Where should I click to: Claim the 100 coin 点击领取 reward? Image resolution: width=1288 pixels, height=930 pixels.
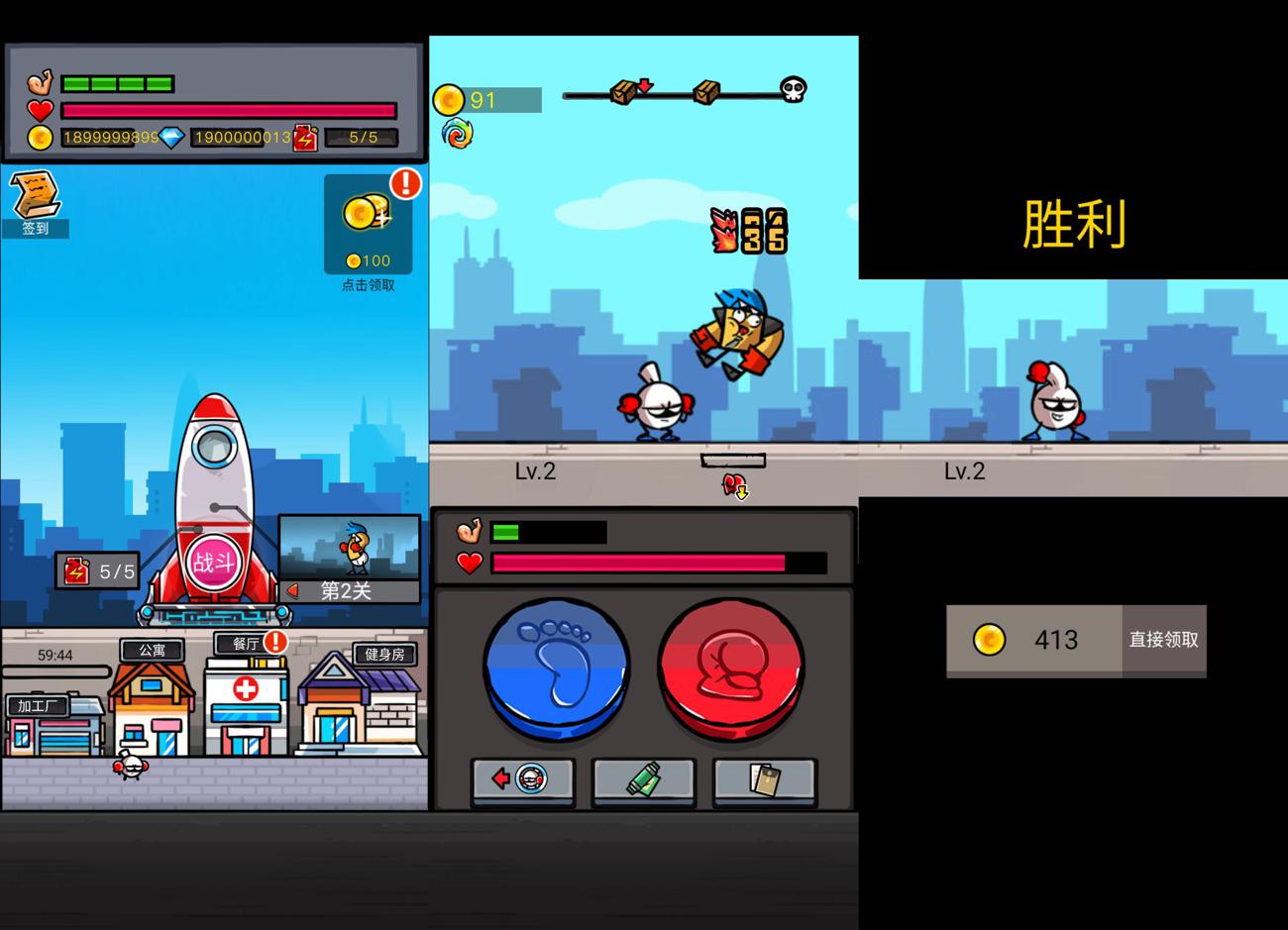point(368,225)
